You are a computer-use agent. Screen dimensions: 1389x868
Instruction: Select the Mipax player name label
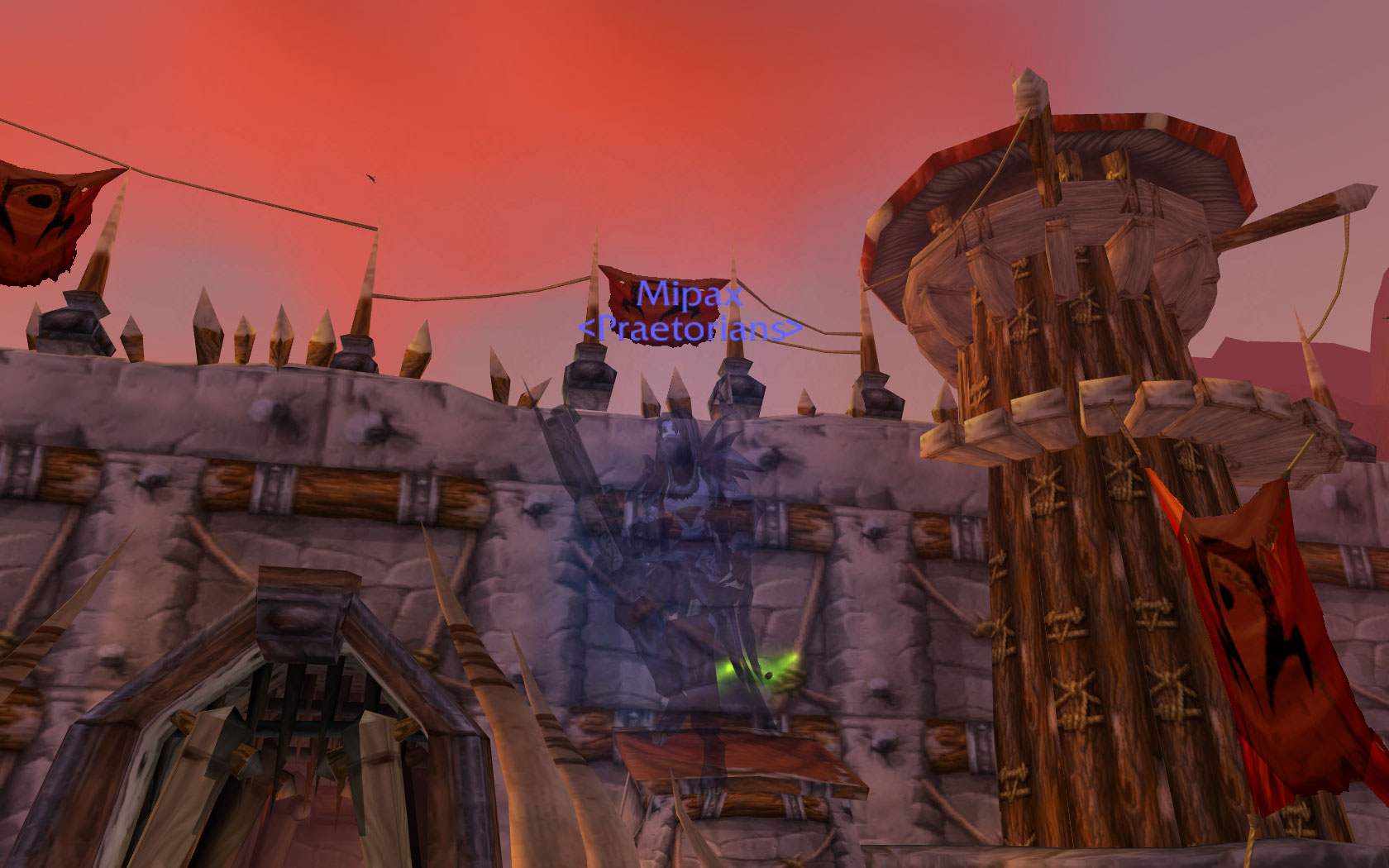click(690, 294)
